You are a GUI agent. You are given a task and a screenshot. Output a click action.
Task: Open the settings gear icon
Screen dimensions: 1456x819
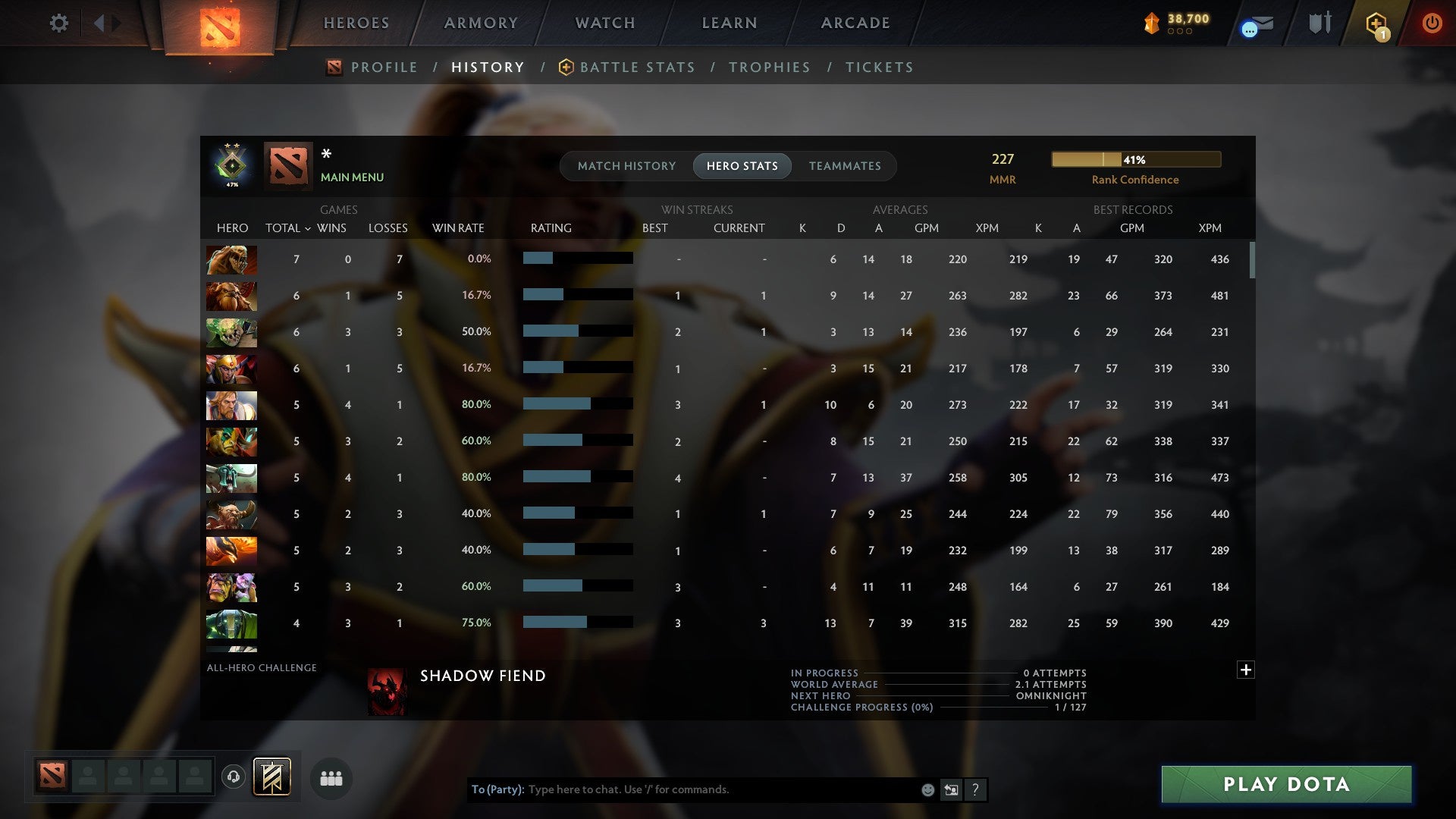[x=59, y=23]
